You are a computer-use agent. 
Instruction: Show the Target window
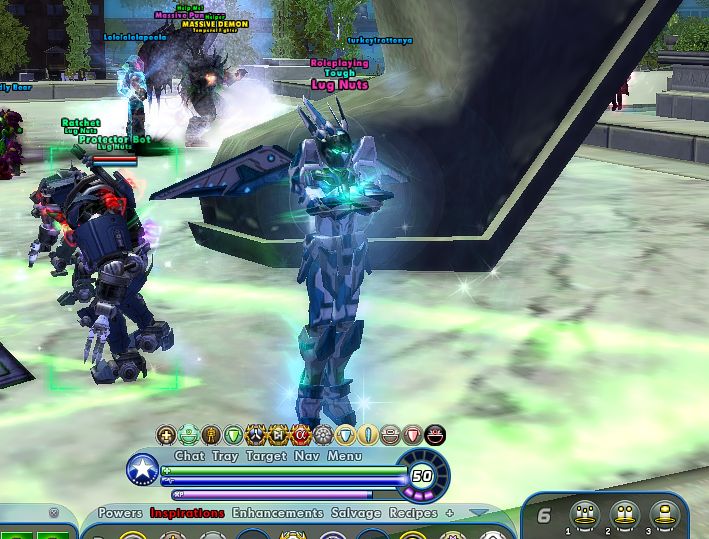coord(267,456)
